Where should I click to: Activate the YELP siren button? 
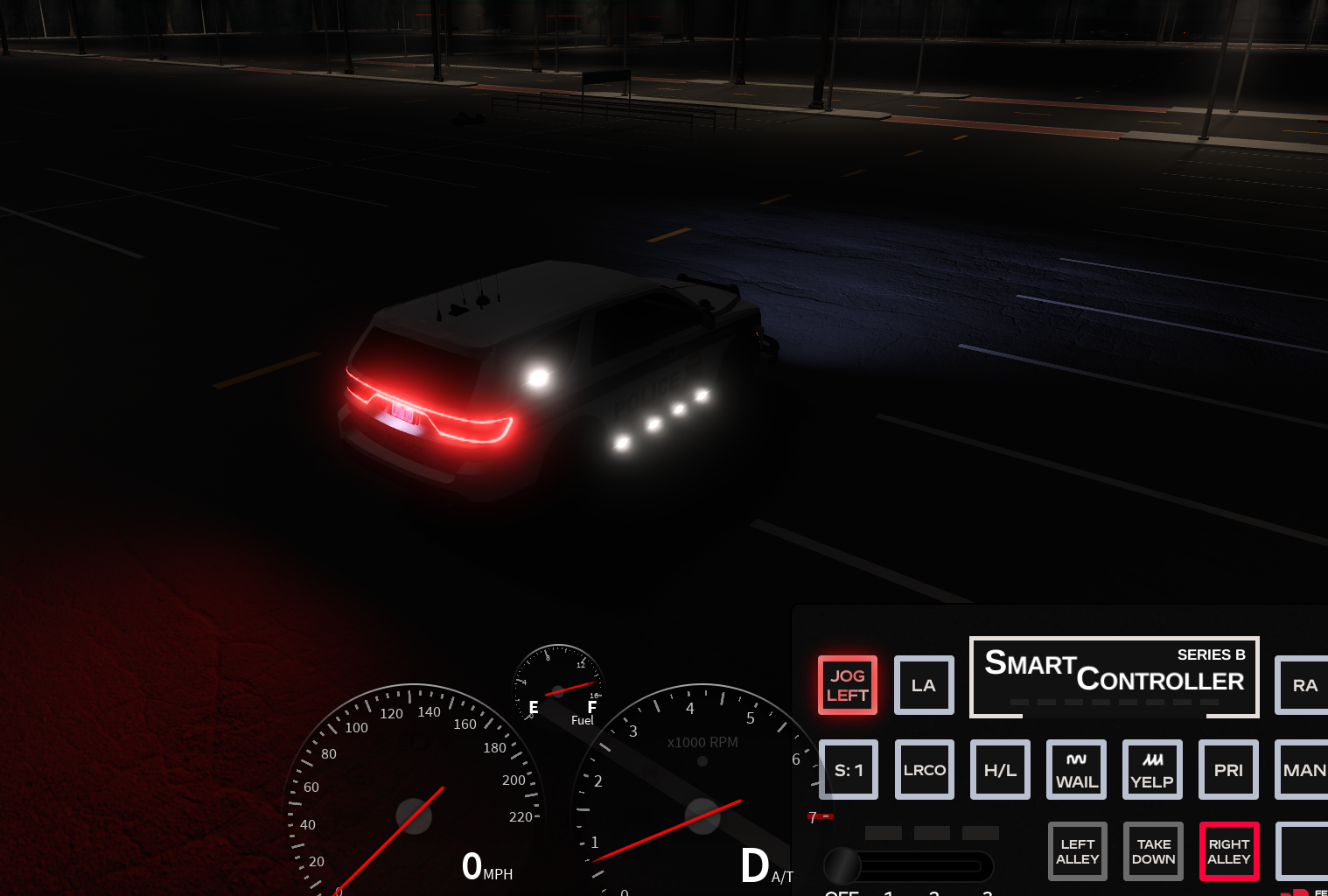click(1152, 770)
